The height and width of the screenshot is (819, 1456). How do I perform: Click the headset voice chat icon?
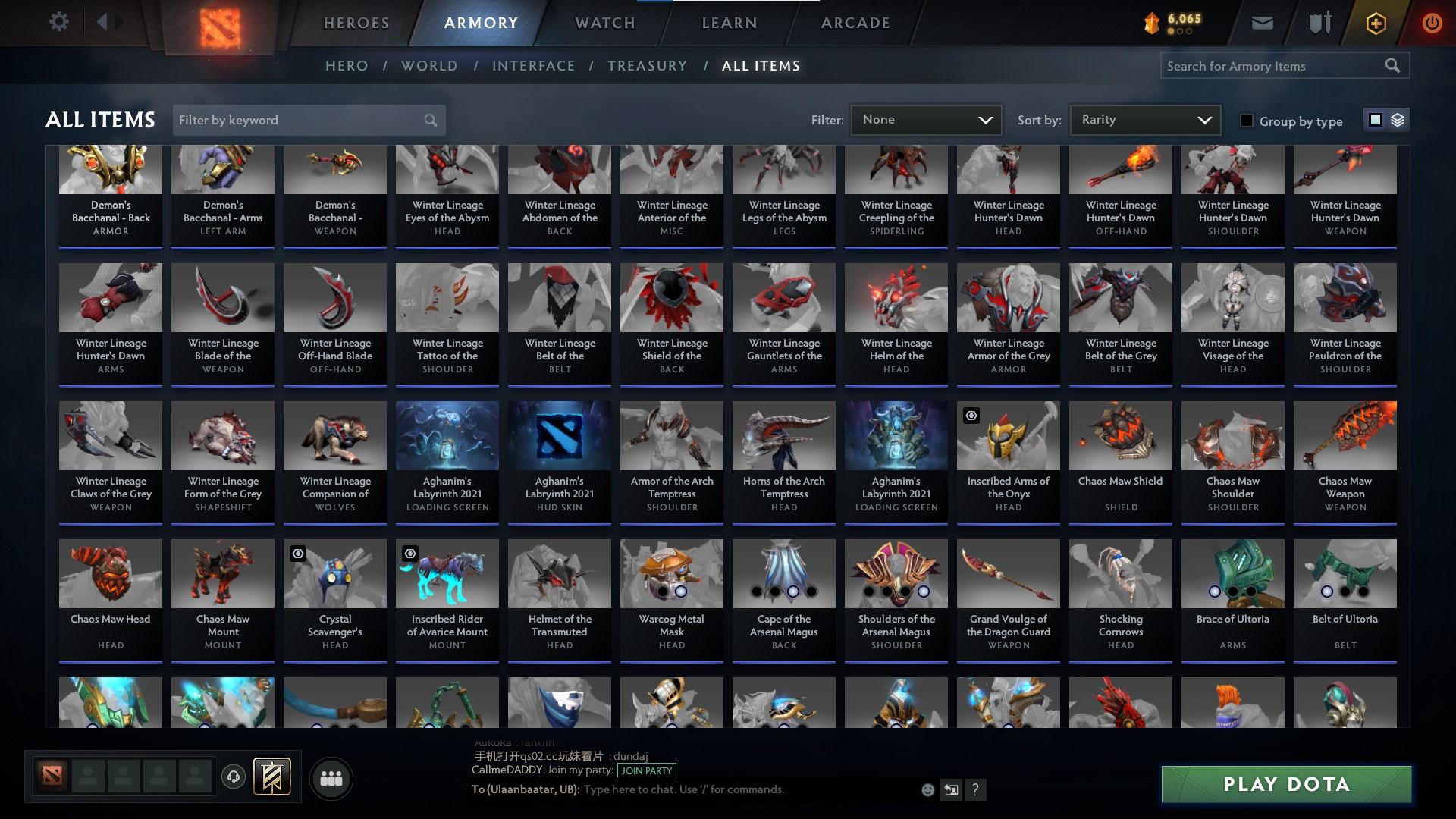coord(233,777)
